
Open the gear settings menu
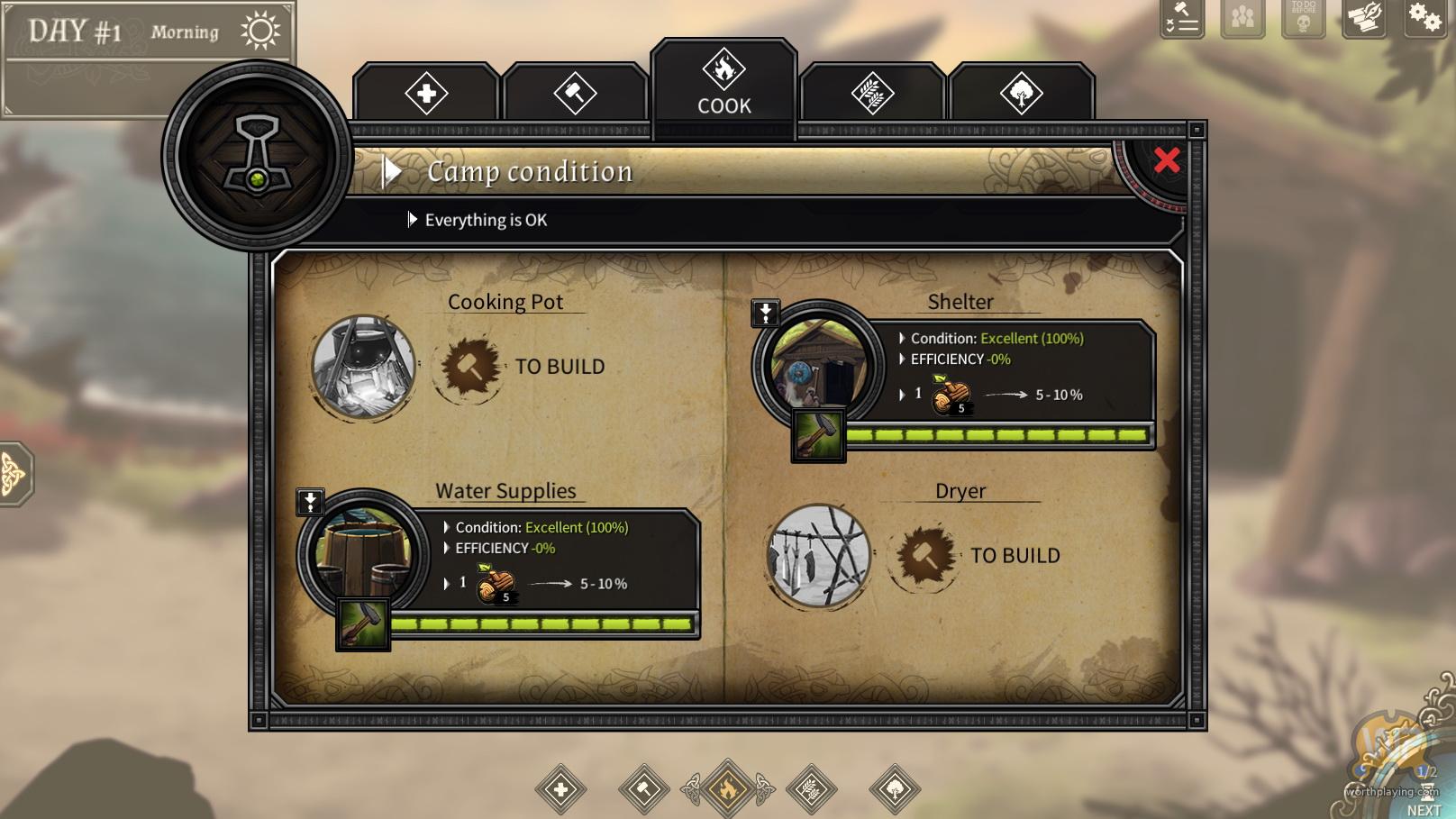[x=1424, y=18]
